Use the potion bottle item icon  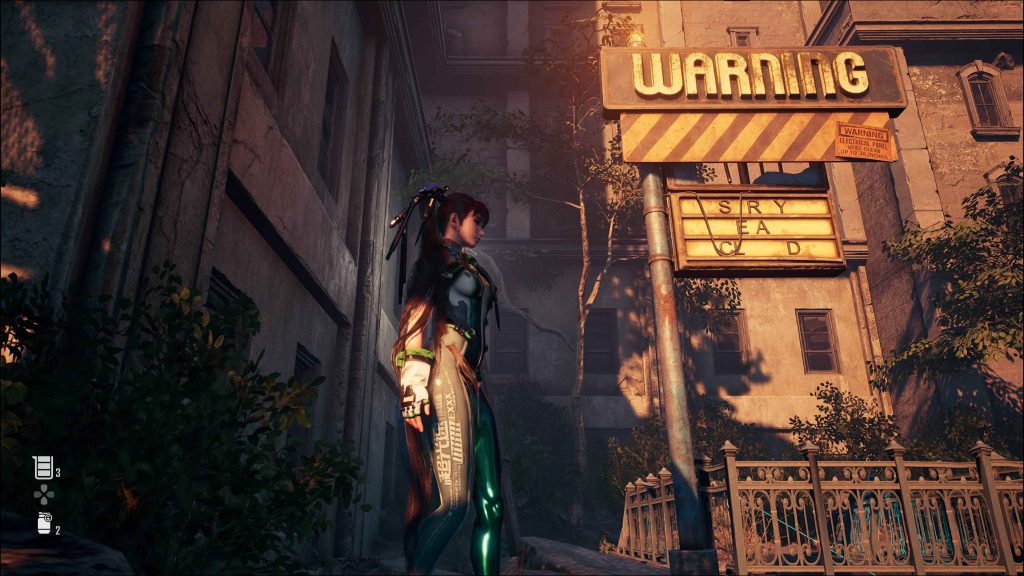point(43,523)
